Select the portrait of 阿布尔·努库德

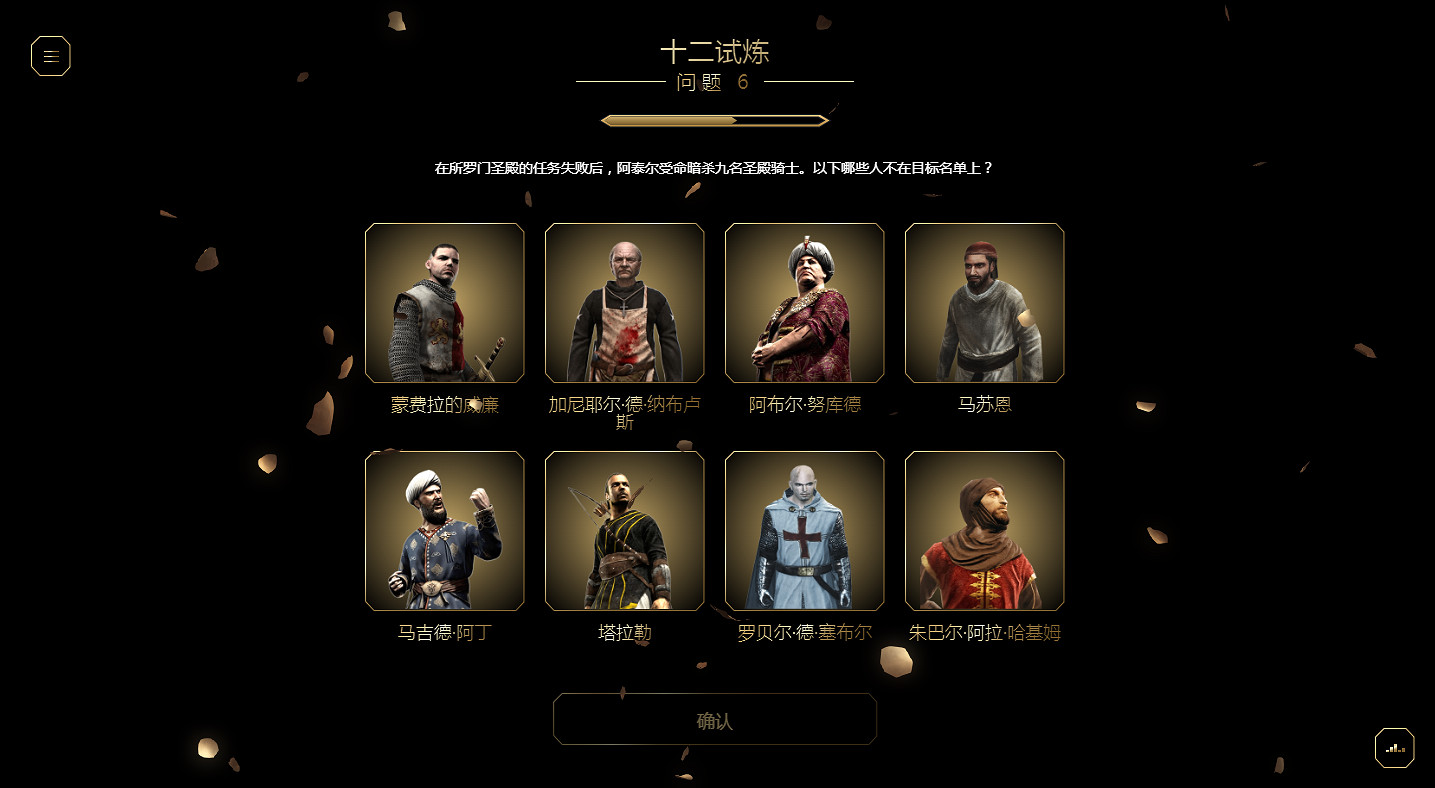[804, 302]
